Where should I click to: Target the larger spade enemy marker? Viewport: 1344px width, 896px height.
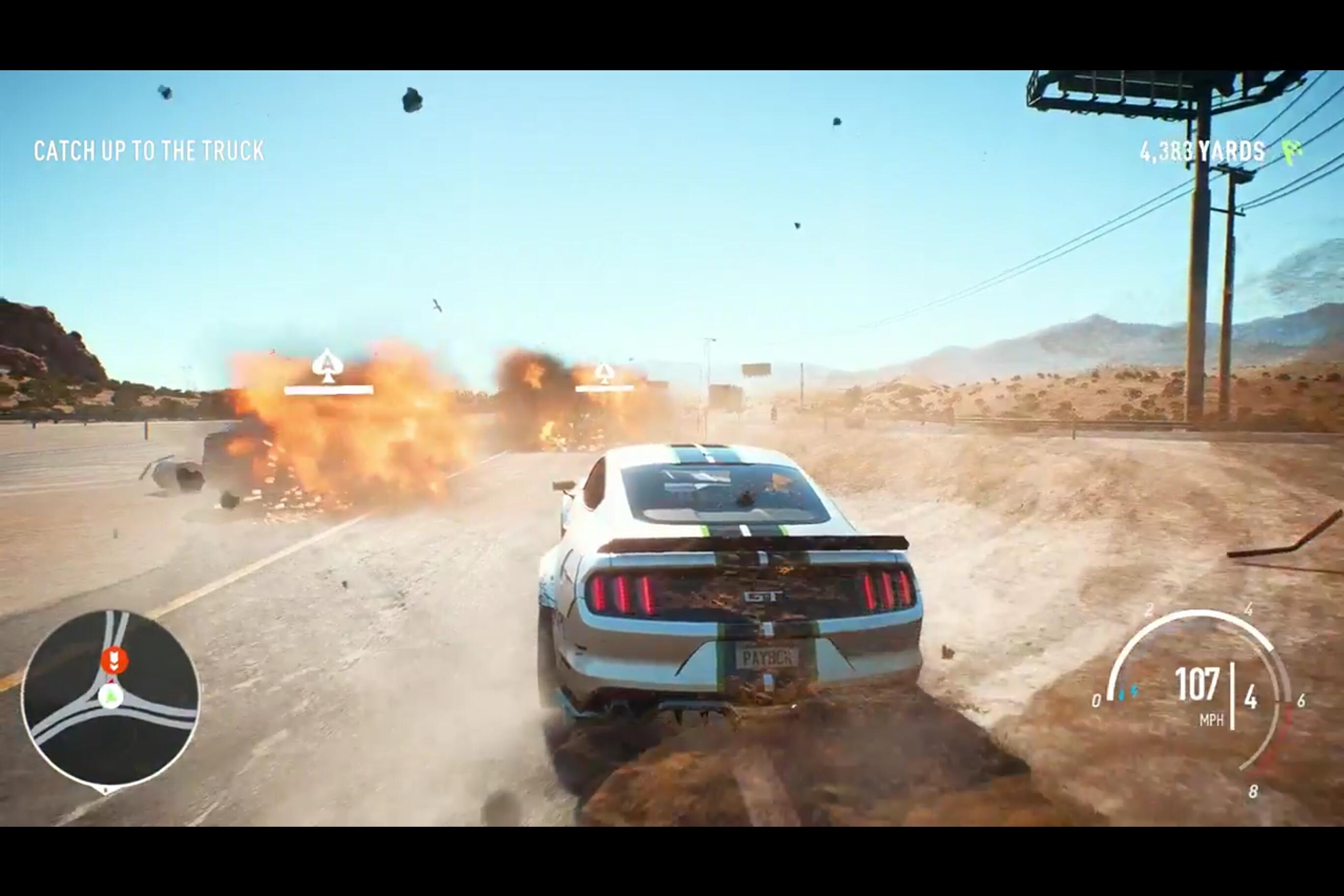(x=327, y=365)
